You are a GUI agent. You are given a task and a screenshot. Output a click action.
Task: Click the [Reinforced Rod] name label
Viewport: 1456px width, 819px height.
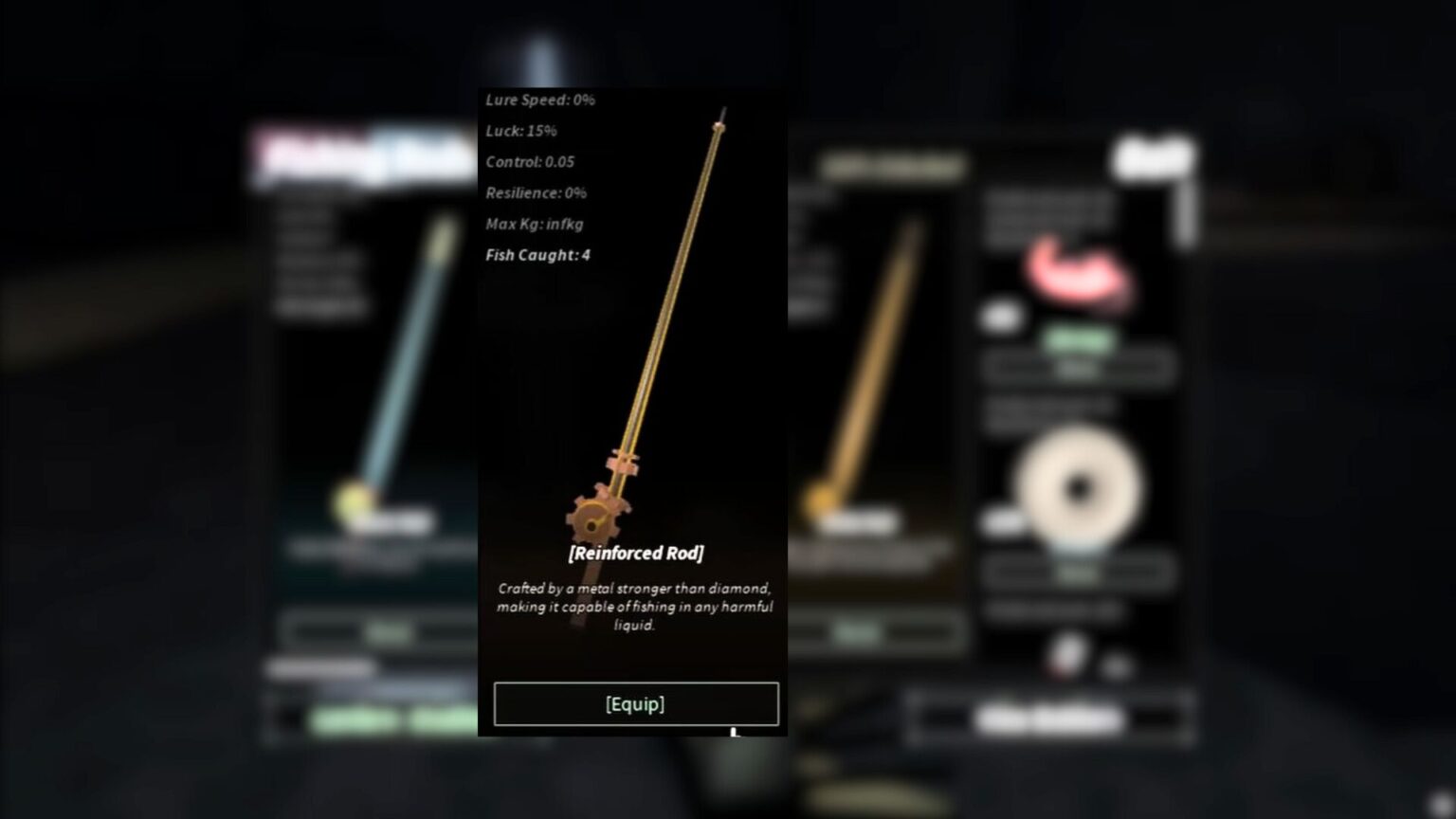[635, 554]
